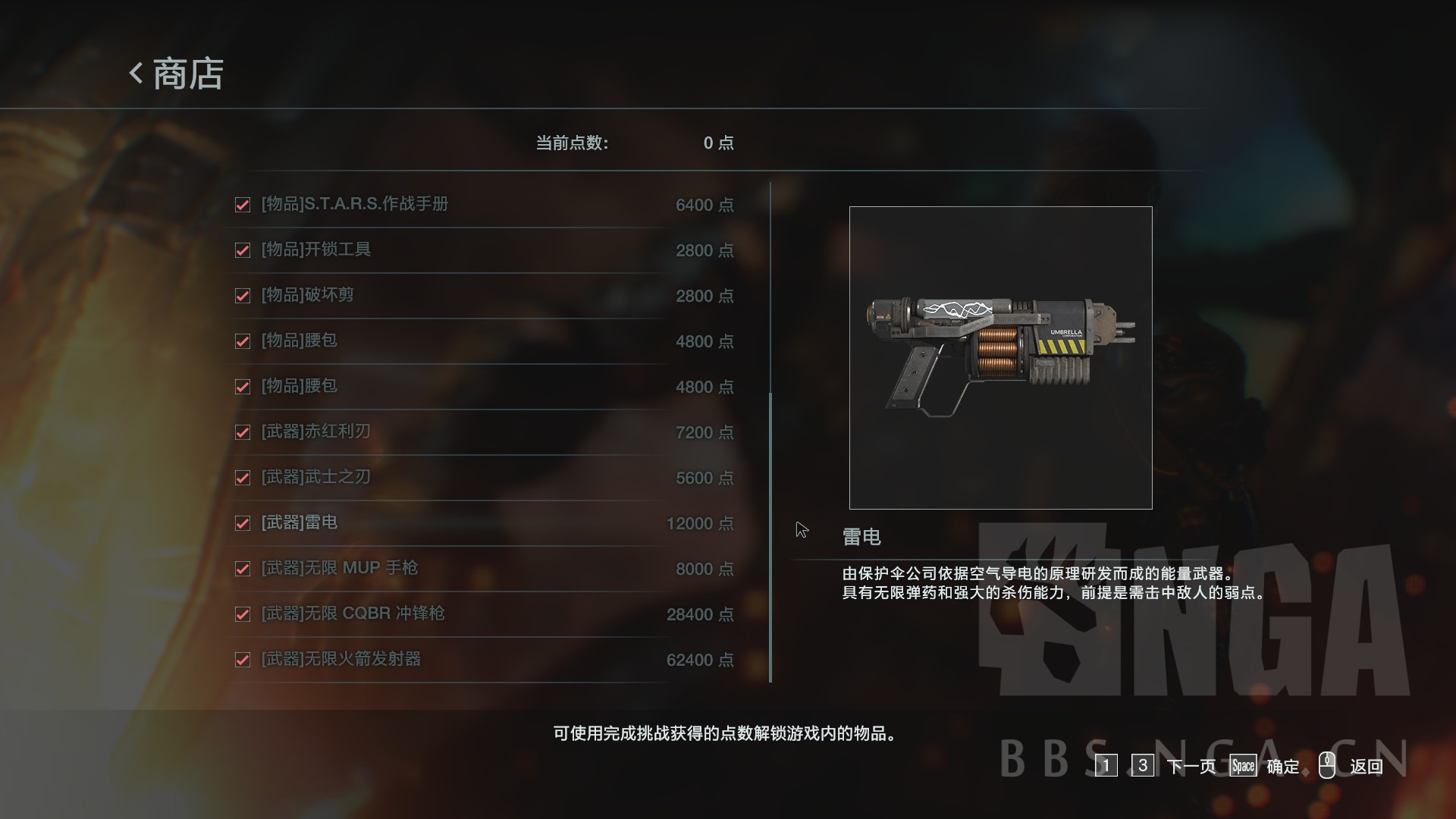The height and width of the screenshot is (819, 1456).
Task: Uncheck the S.T.A.R.S.作战手册 checkbox
Action: [243, 205]
